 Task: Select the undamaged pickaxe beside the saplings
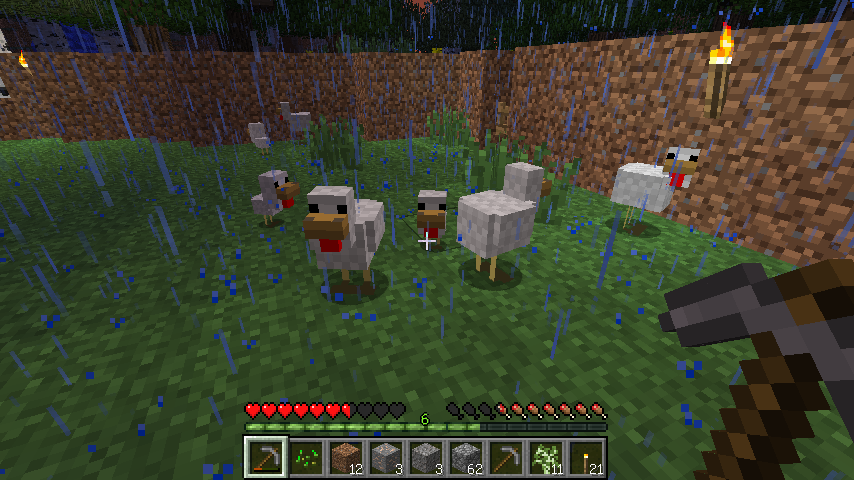coord(506,457)
